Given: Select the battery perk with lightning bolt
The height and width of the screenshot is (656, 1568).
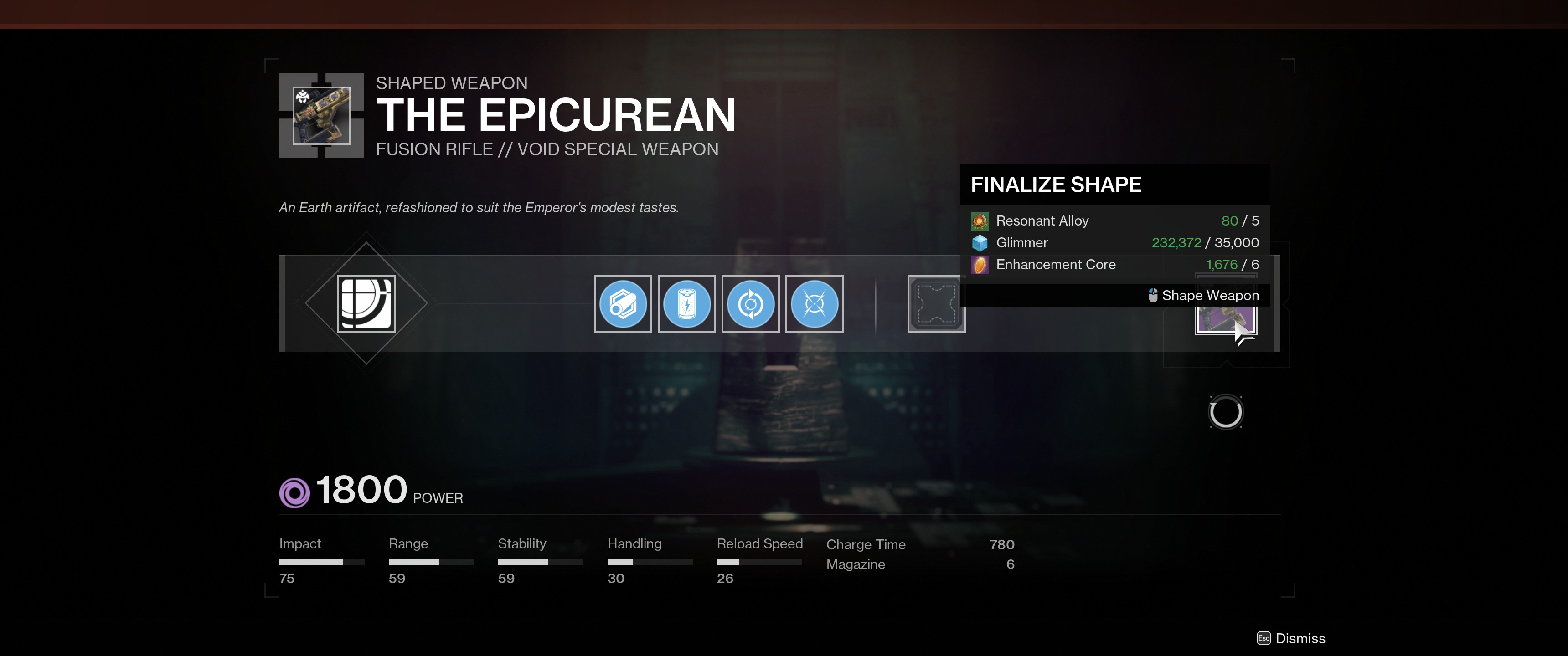Looking at the screenshot, I should pos(686,304).
